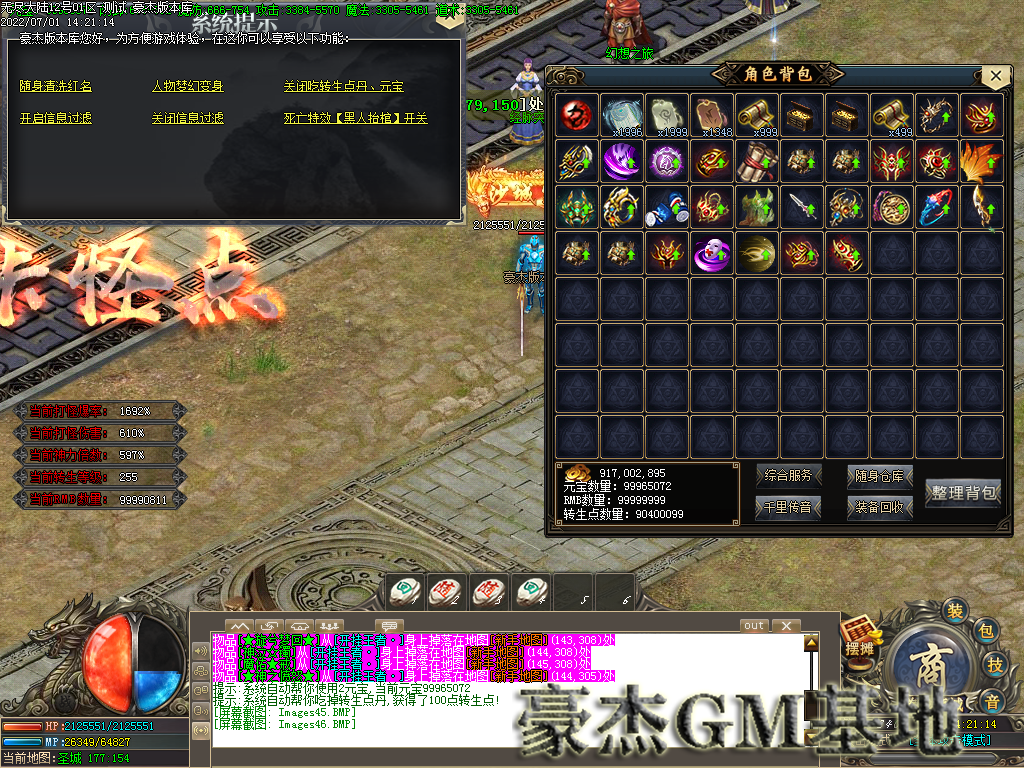
Task: Select the red orb item in the bag
Action: pos(576,115)
